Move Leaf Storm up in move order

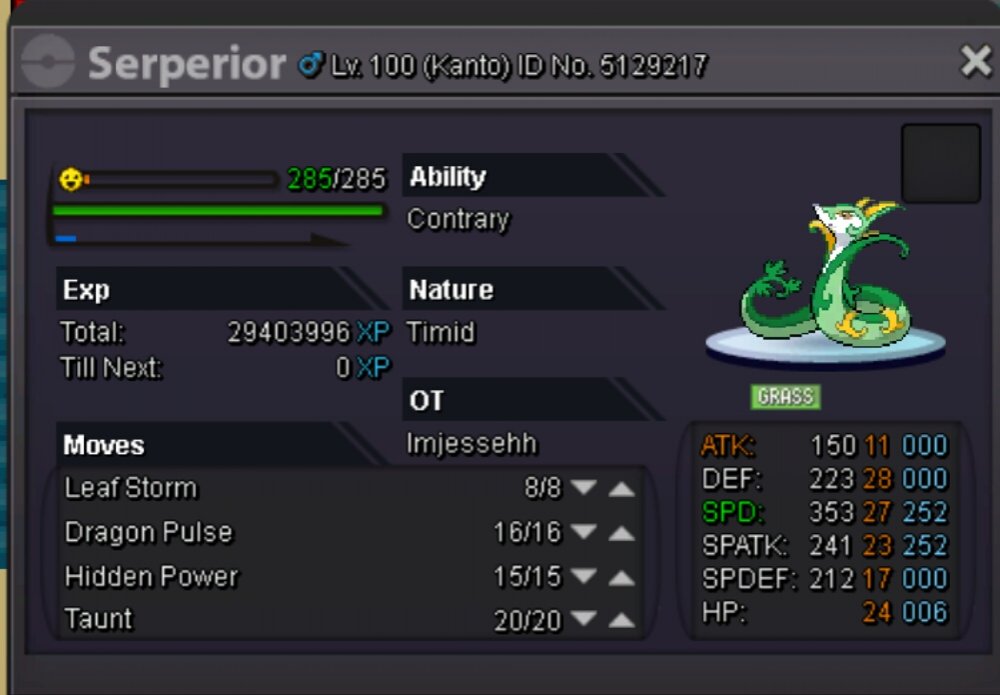point(621,488)
